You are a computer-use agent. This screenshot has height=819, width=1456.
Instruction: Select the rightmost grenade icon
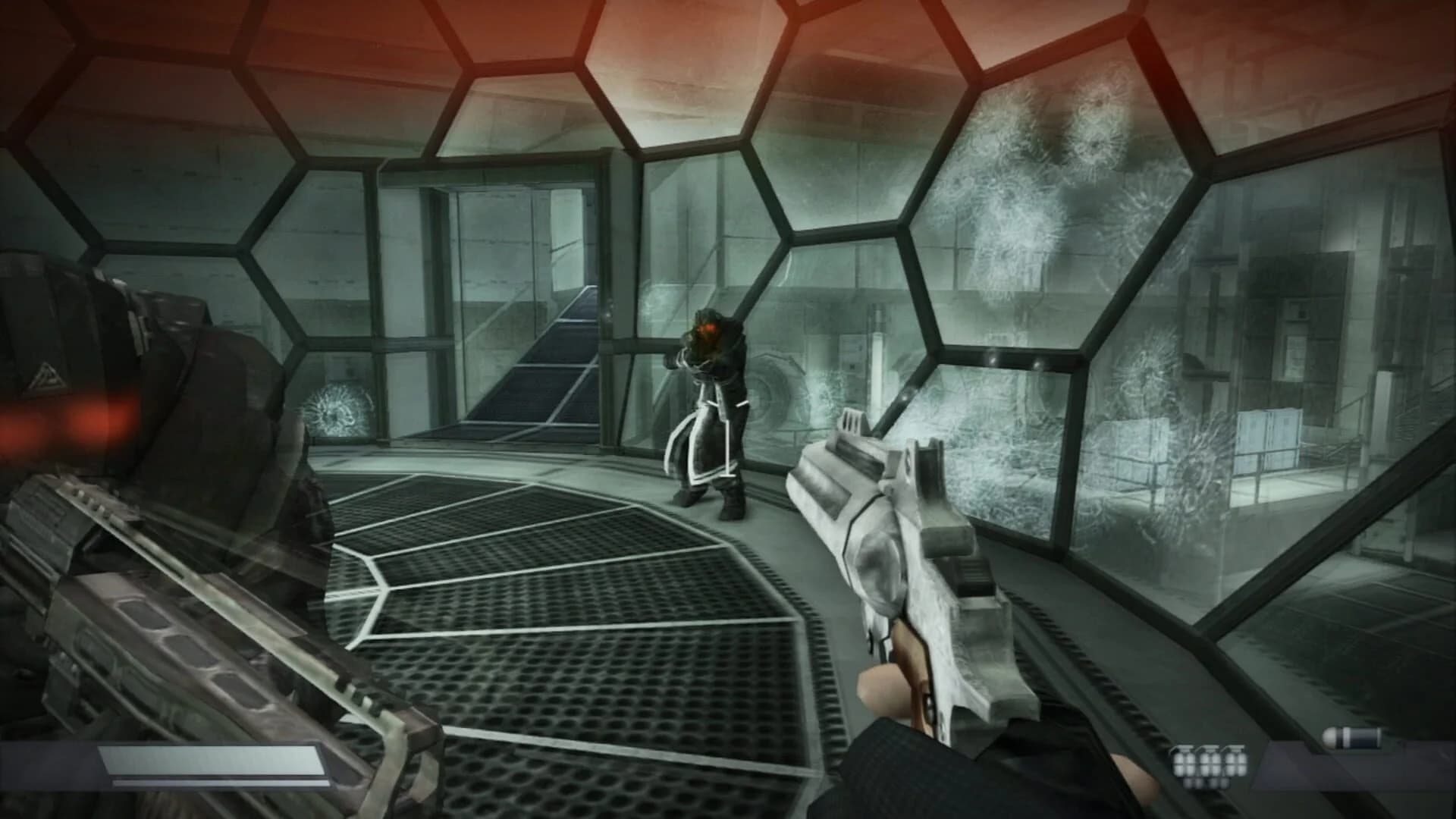point(1235,762)
